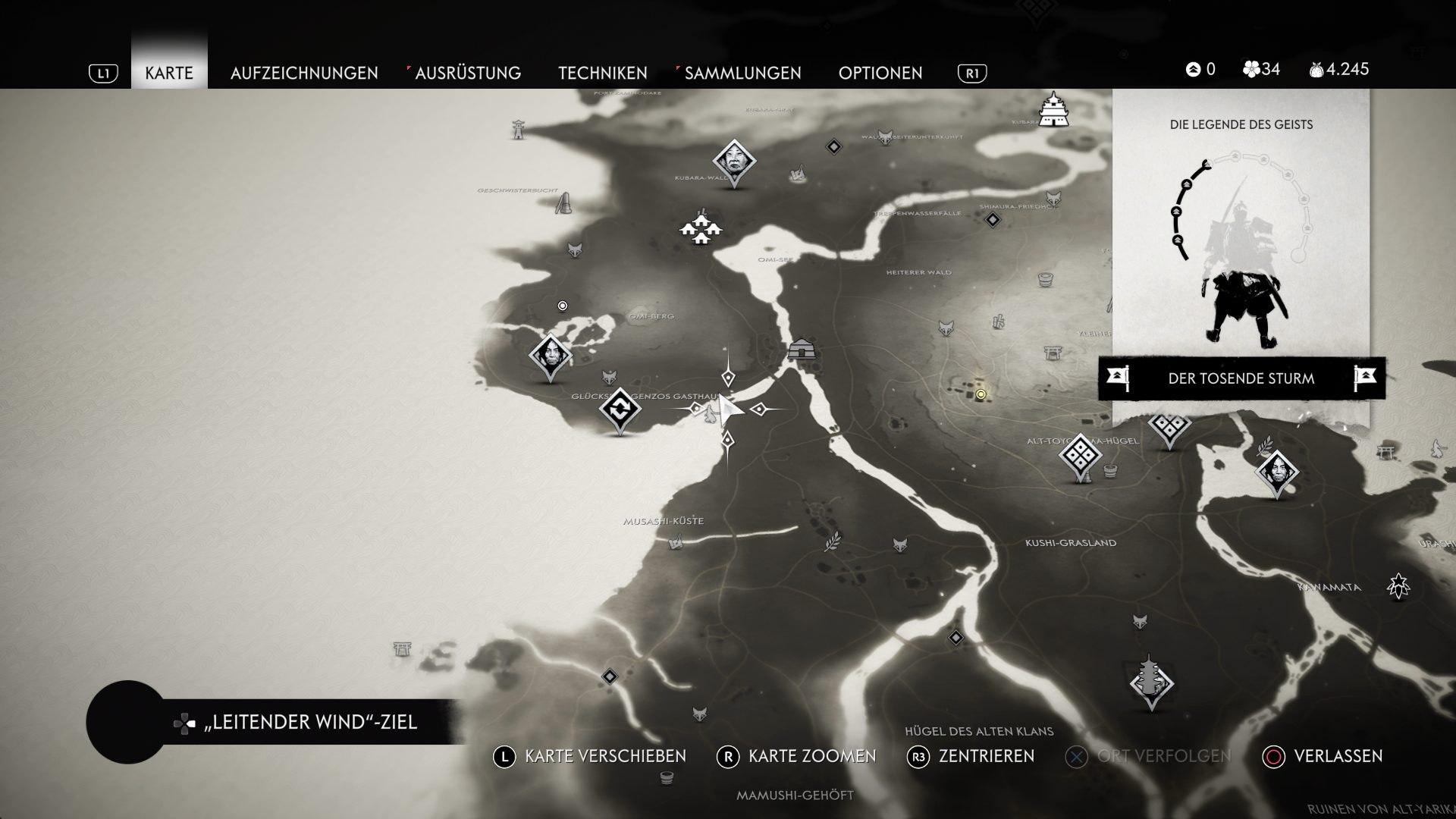Select the golden objective marker on the map
Image resolution: width=1456 pixels, height=819 pixels.
(981, 394)
